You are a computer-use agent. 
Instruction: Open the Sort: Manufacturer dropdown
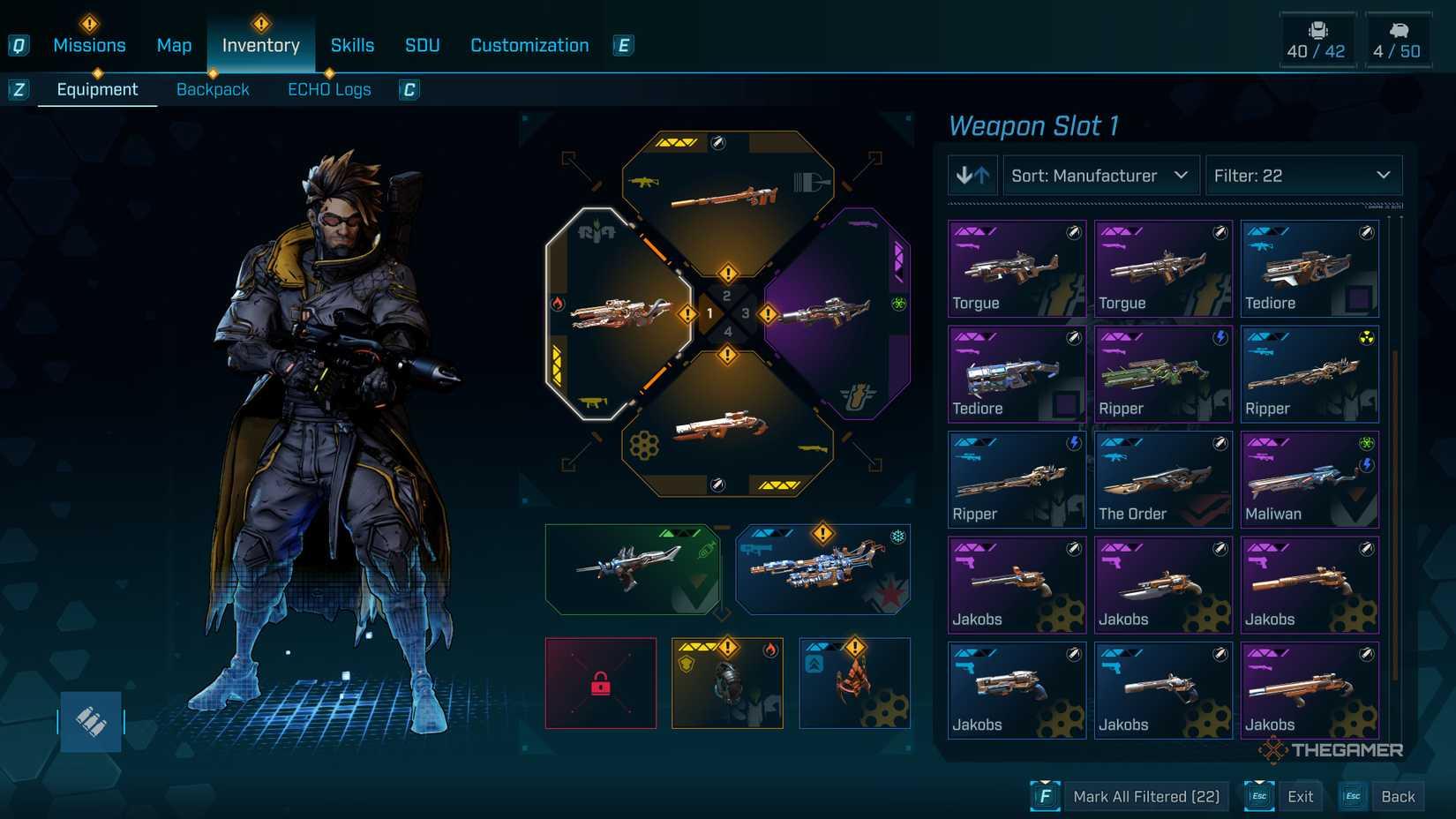pos(1100,176)
